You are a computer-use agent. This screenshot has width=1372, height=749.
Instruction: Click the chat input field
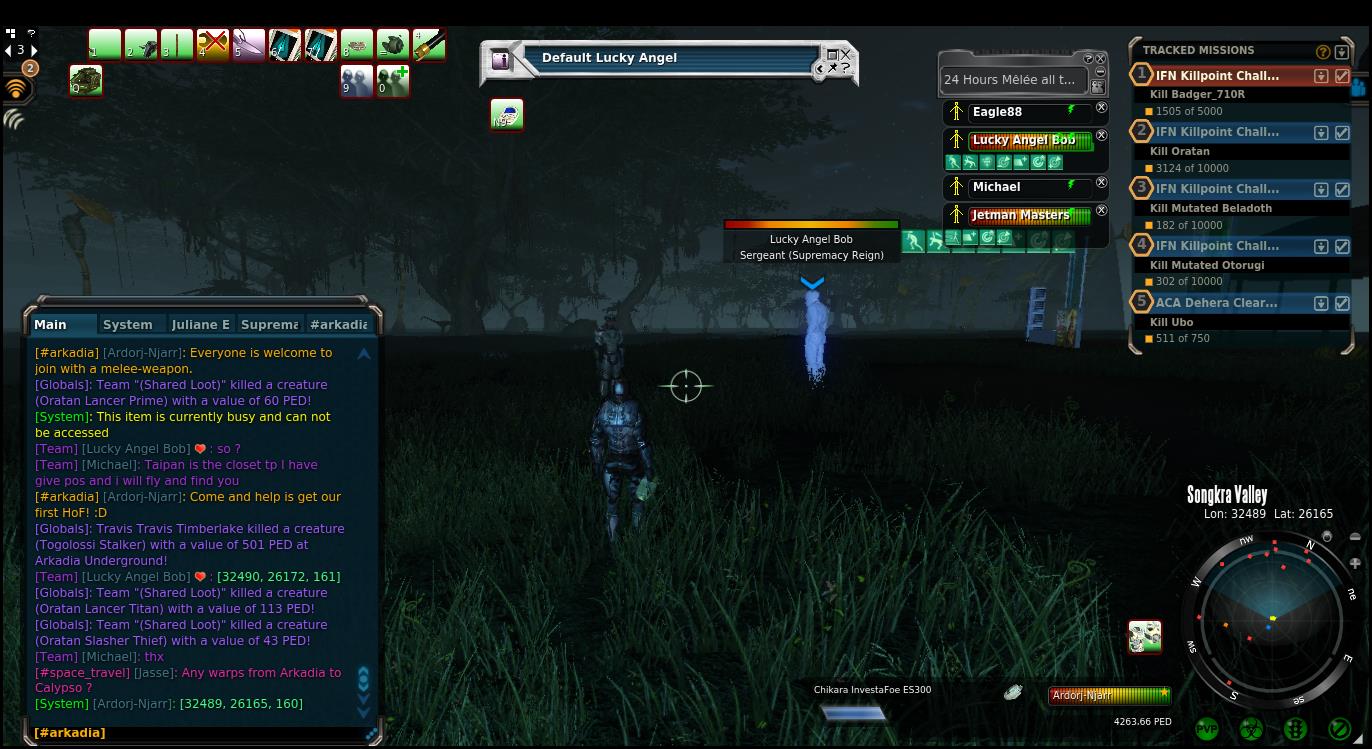200,733
